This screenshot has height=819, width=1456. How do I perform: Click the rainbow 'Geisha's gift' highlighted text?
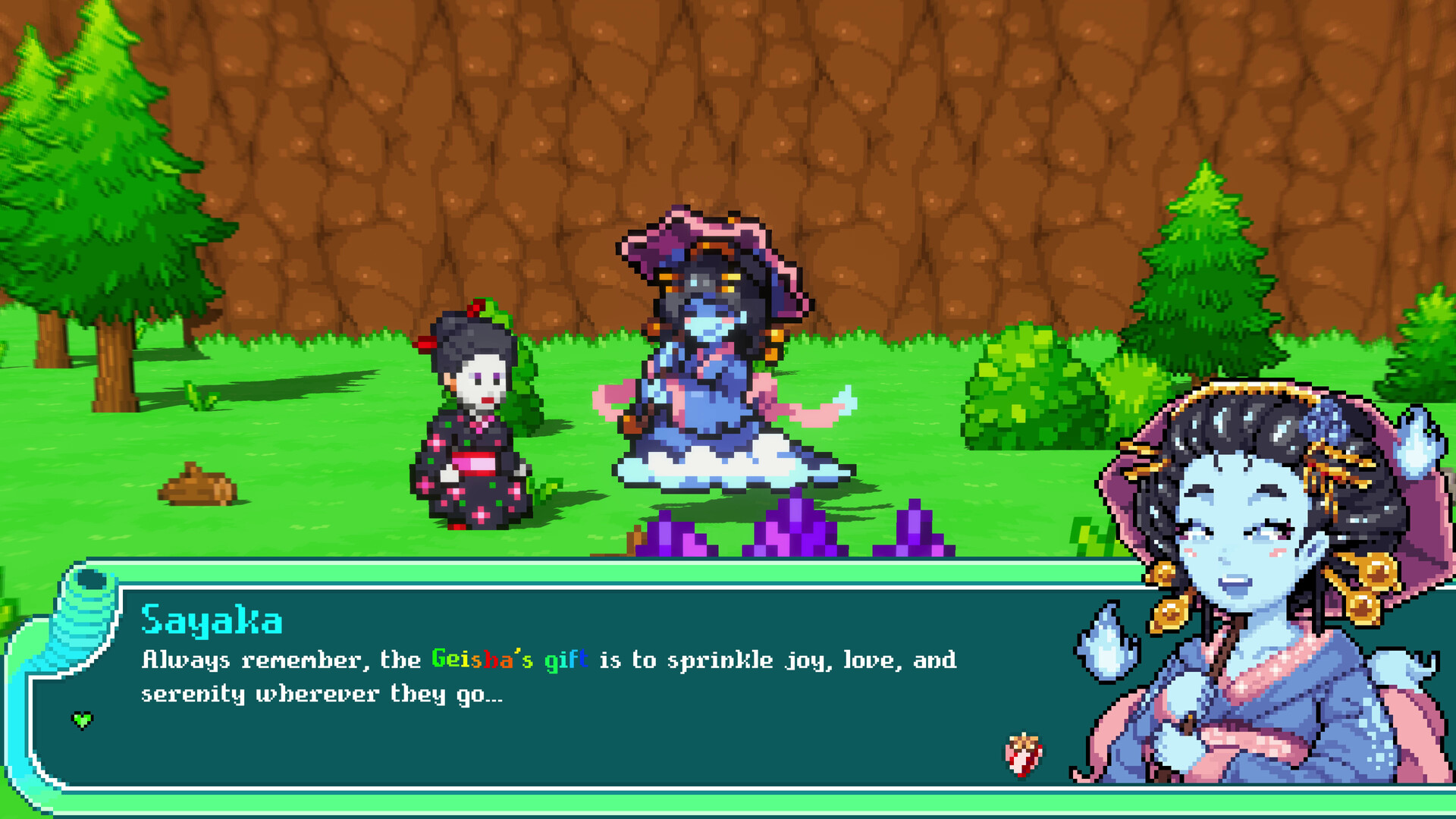pyautogui.click(x=508, y=660)
